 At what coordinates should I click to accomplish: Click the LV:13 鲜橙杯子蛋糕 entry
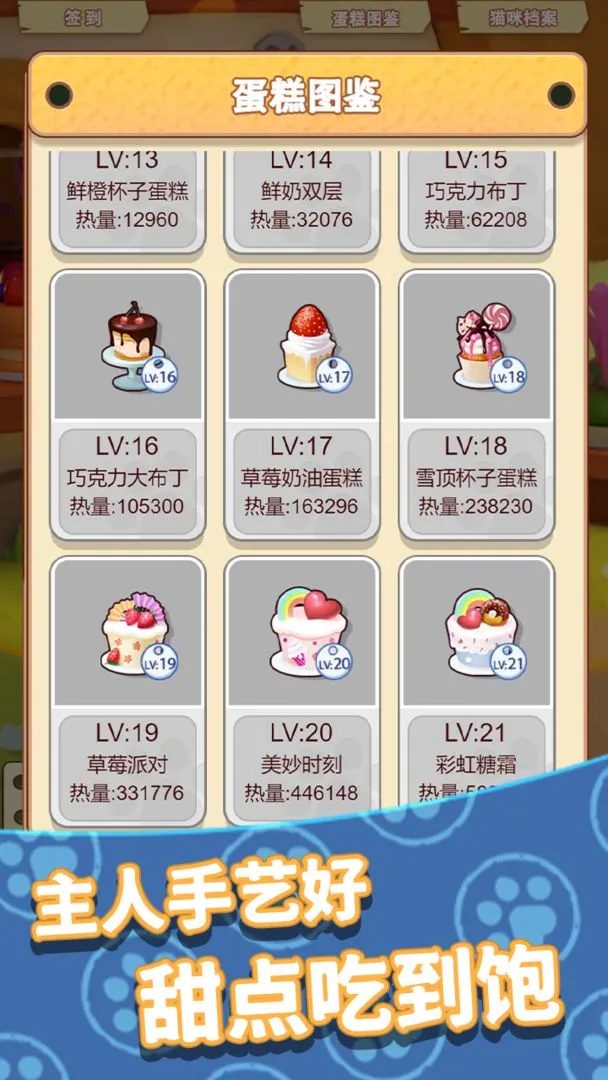[128, 195]
